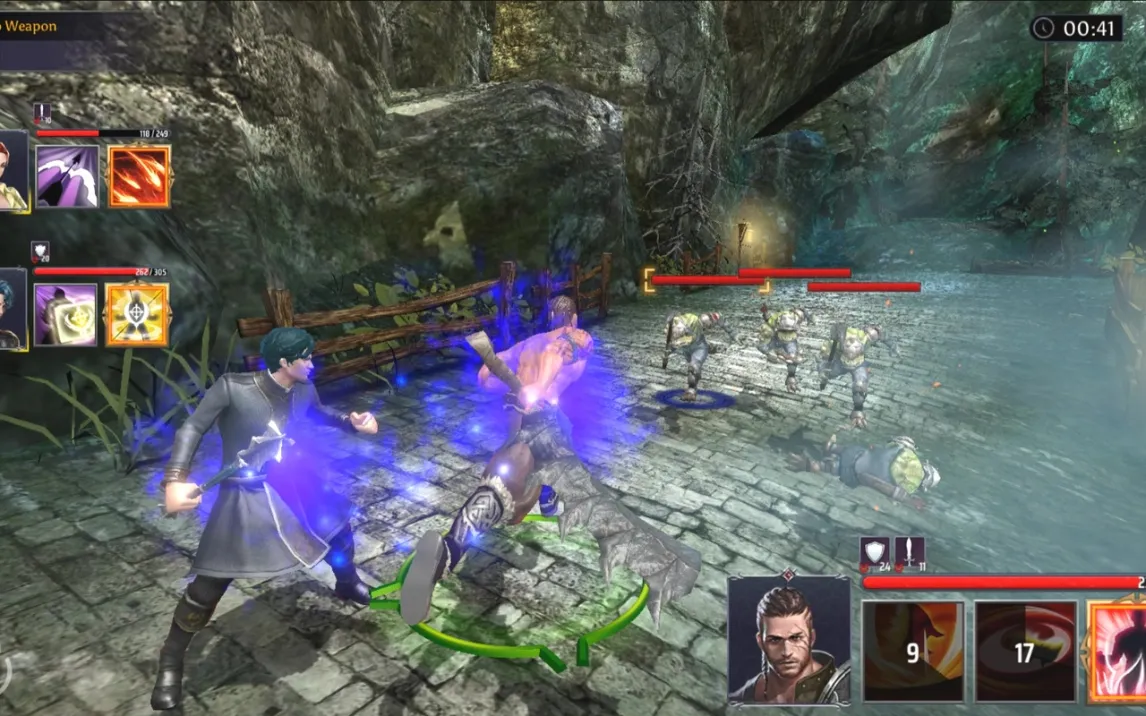The height and width of the screenshot is (716, 1146).
Task: Use the purple glowing shield skill
Action: [66, 315]
